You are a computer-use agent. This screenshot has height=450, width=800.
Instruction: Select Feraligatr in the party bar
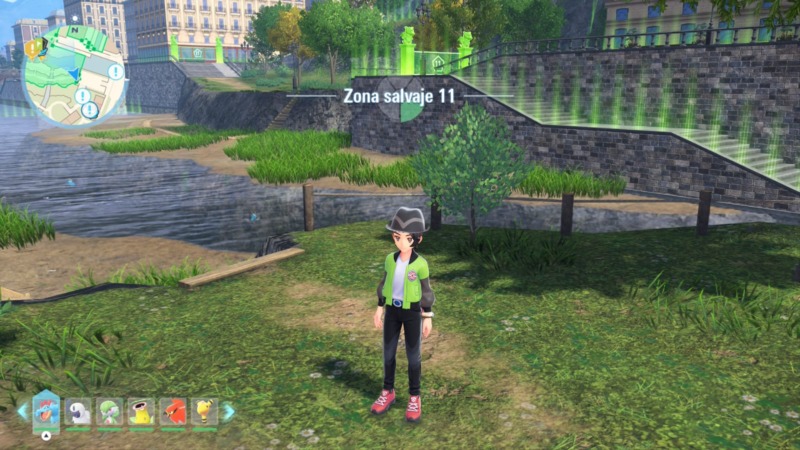pyautogui.click(x=46, y=410)
